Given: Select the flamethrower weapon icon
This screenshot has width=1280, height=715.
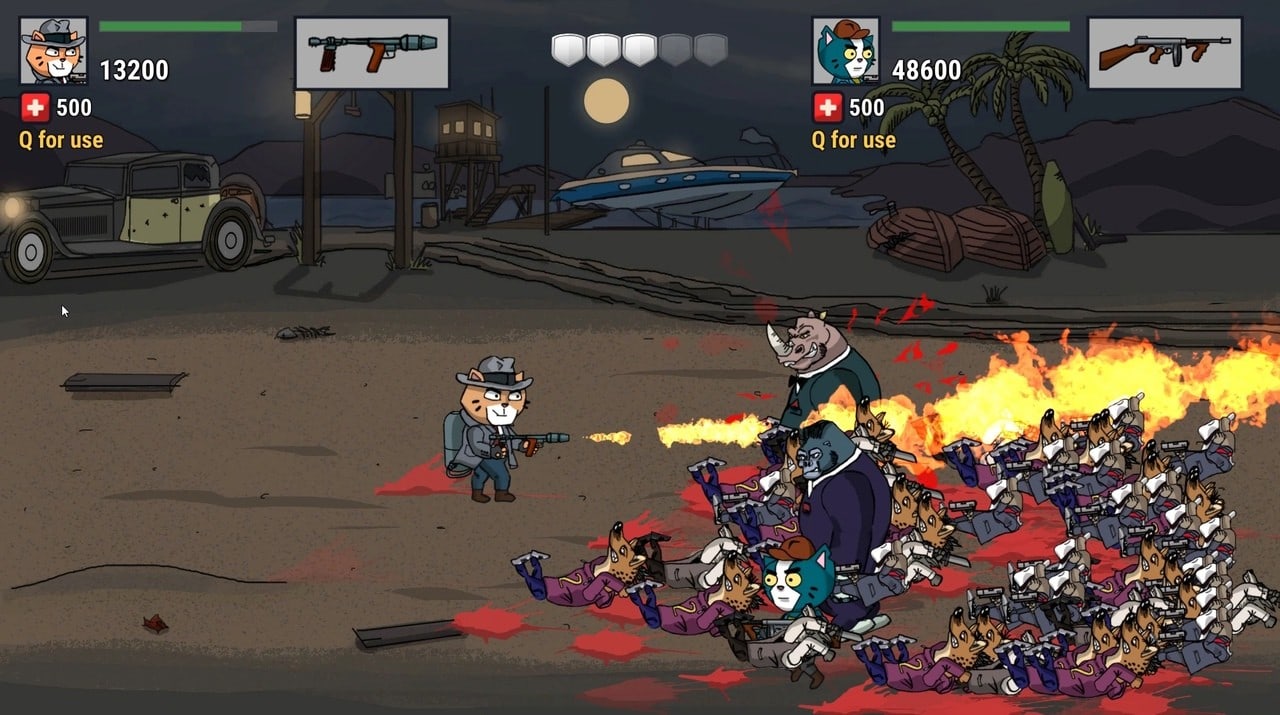Looking at the screenshot, I should 371,52.
